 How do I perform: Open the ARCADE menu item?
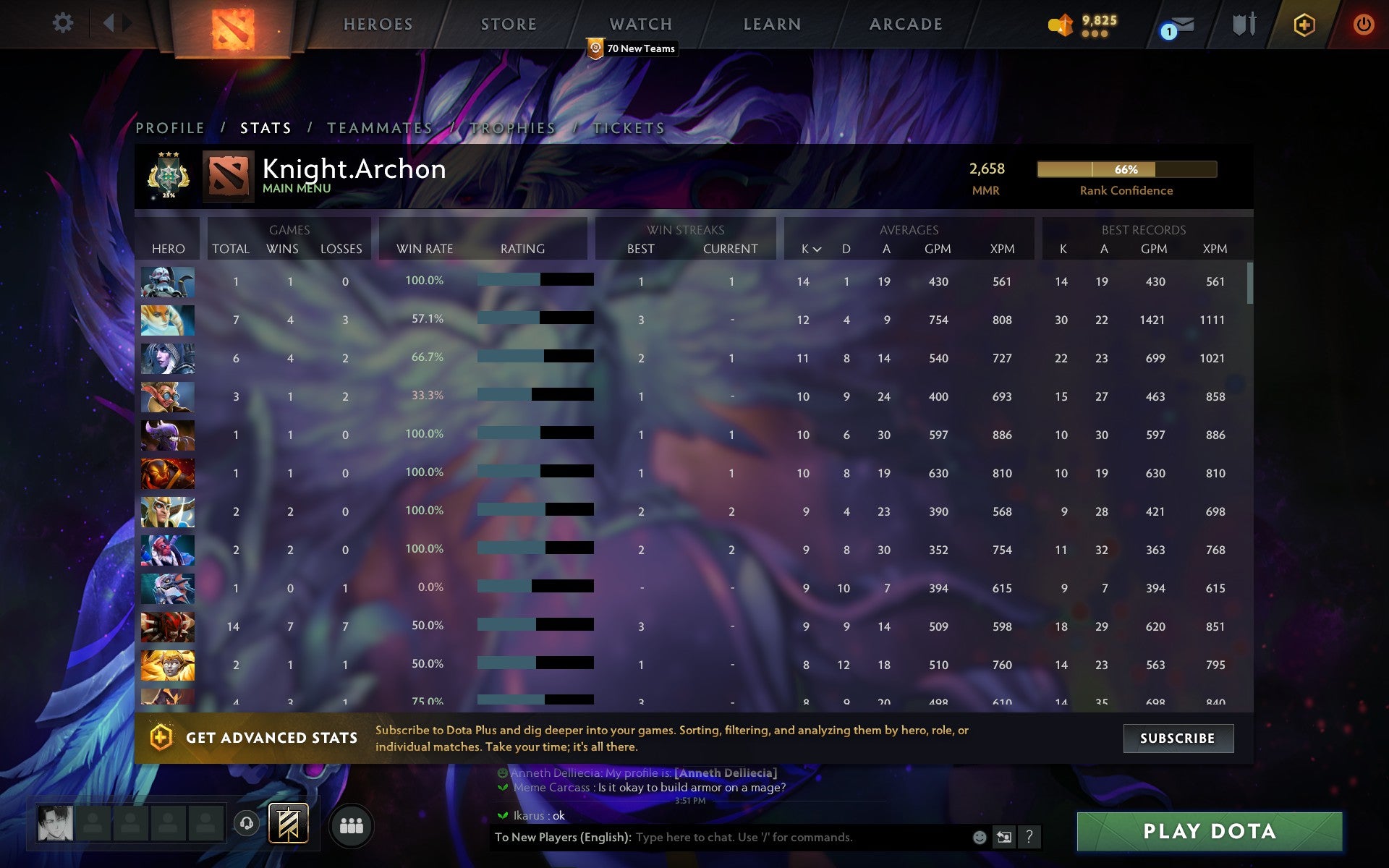[x=906, y=24]
